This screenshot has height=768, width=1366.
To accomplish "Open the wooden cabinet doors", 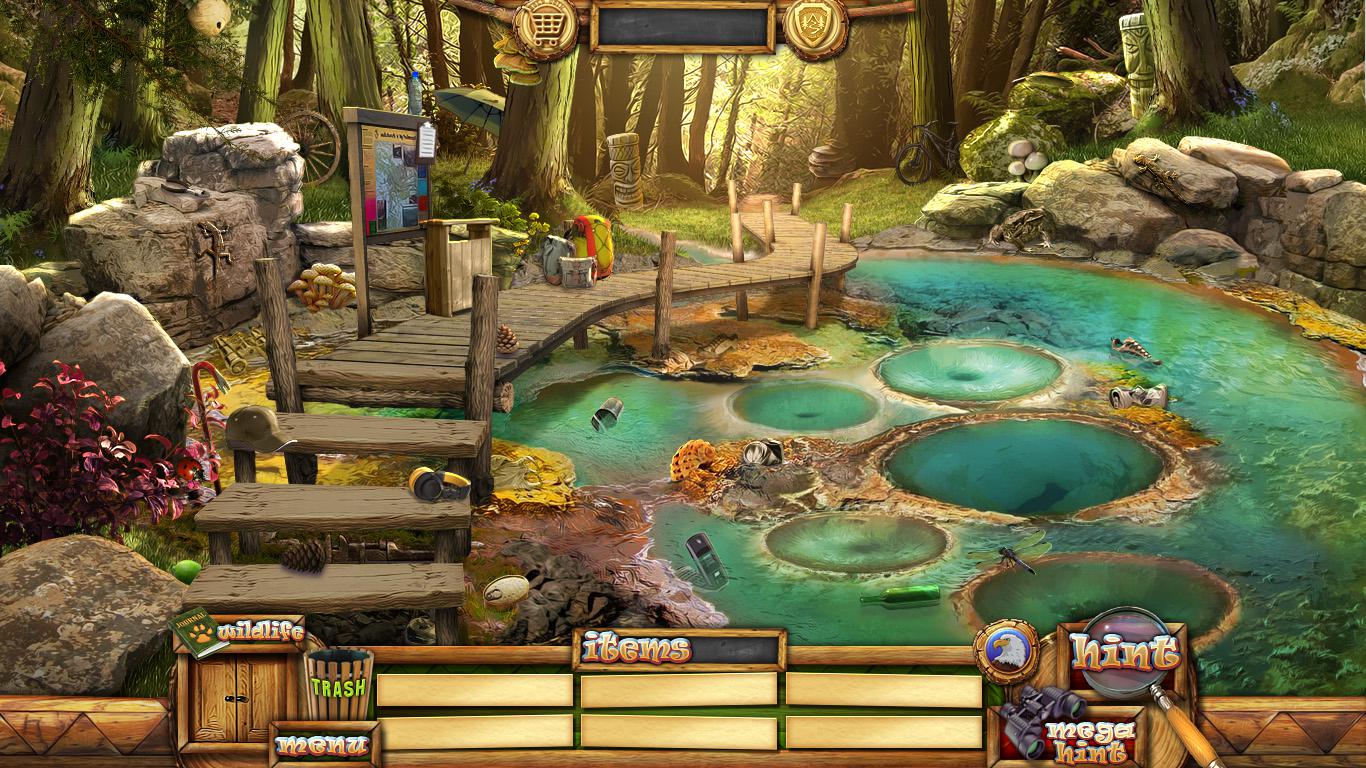I will [x=237, y=698].
